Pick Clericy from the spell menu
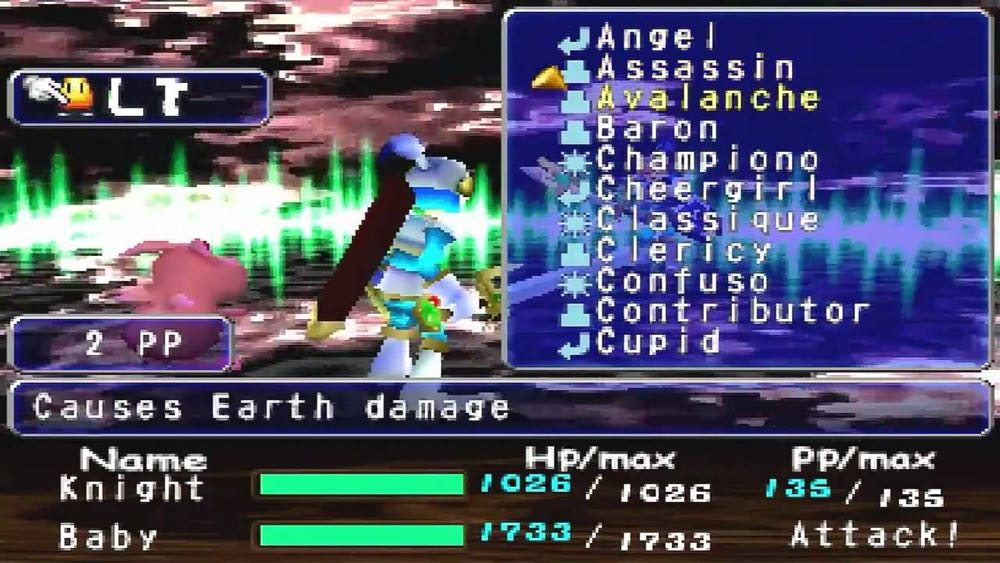This screenshot has width=1000, height=563. (x=684, y=250)
